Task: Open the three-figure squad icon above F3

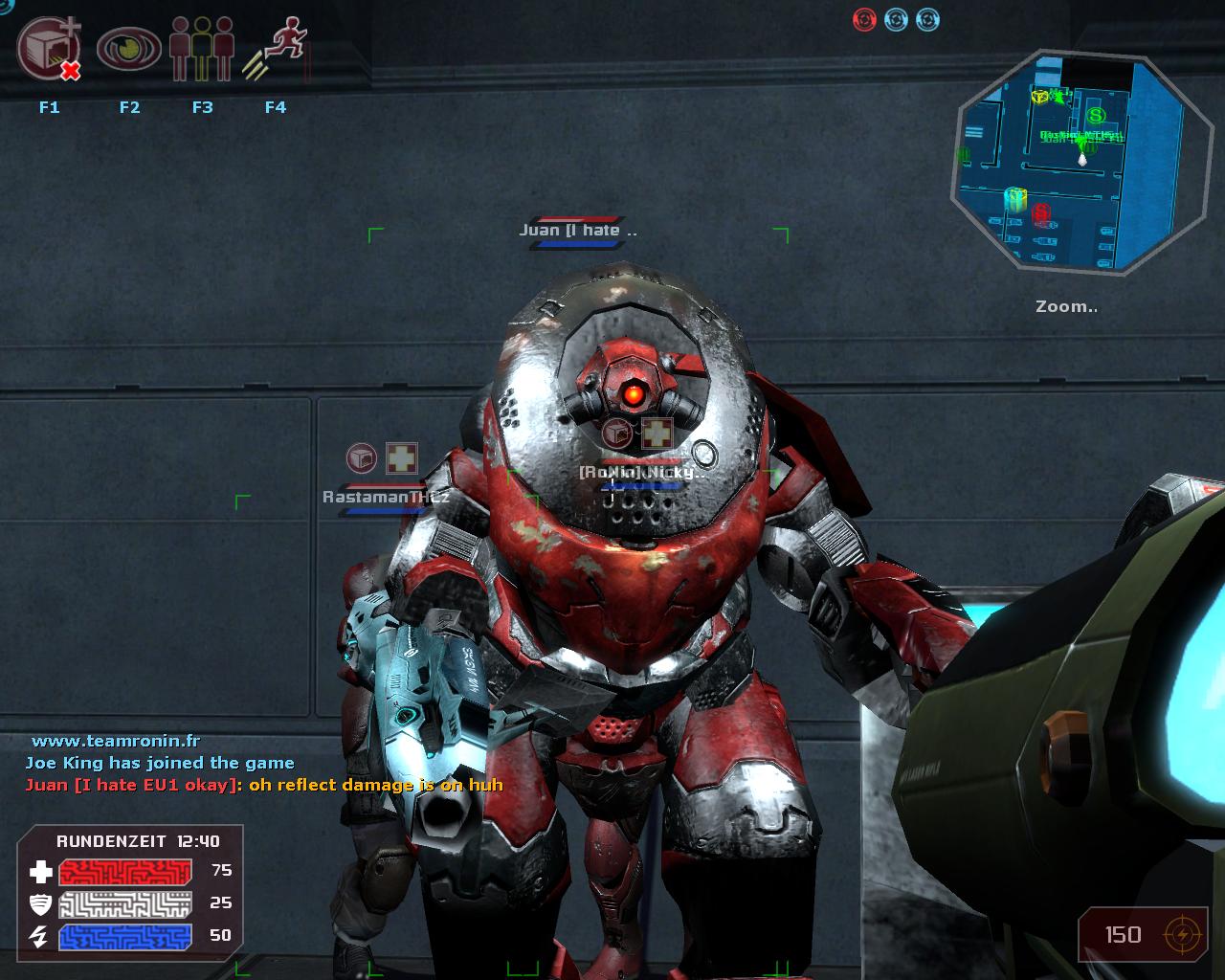Action: pos(202,49)
